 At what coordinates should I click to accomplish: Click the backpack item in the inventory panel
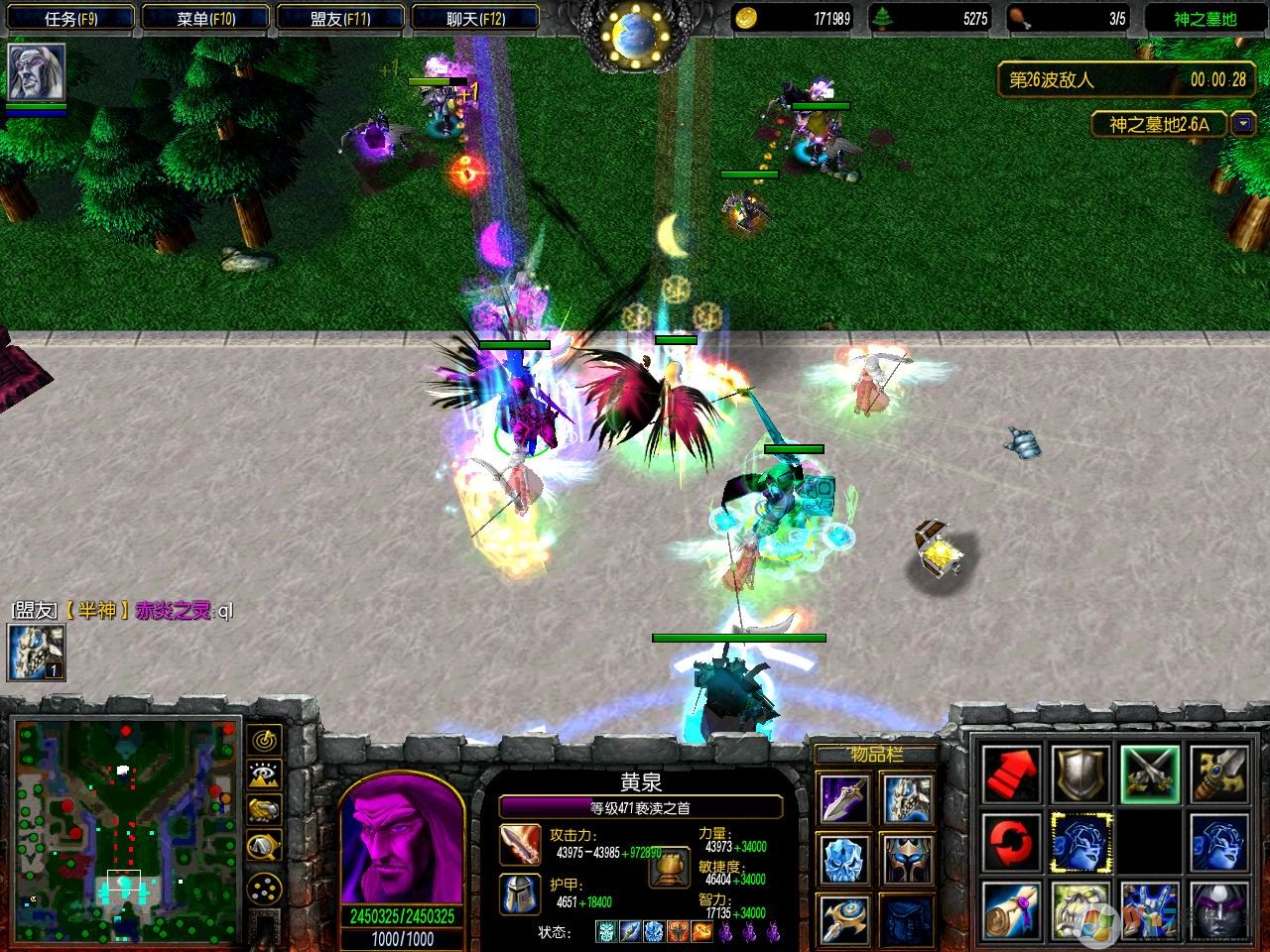[908, 919]
